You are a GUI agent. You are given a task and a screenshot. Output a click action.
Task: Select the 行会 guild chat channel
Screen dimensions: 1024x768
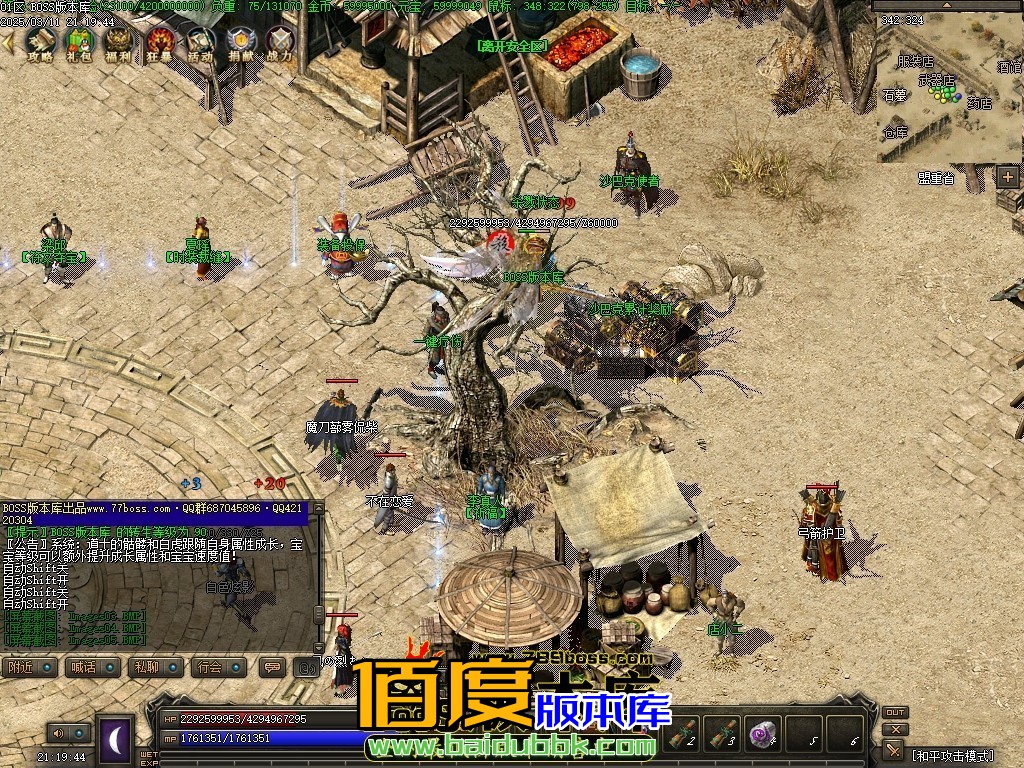(x=220, y=667)
